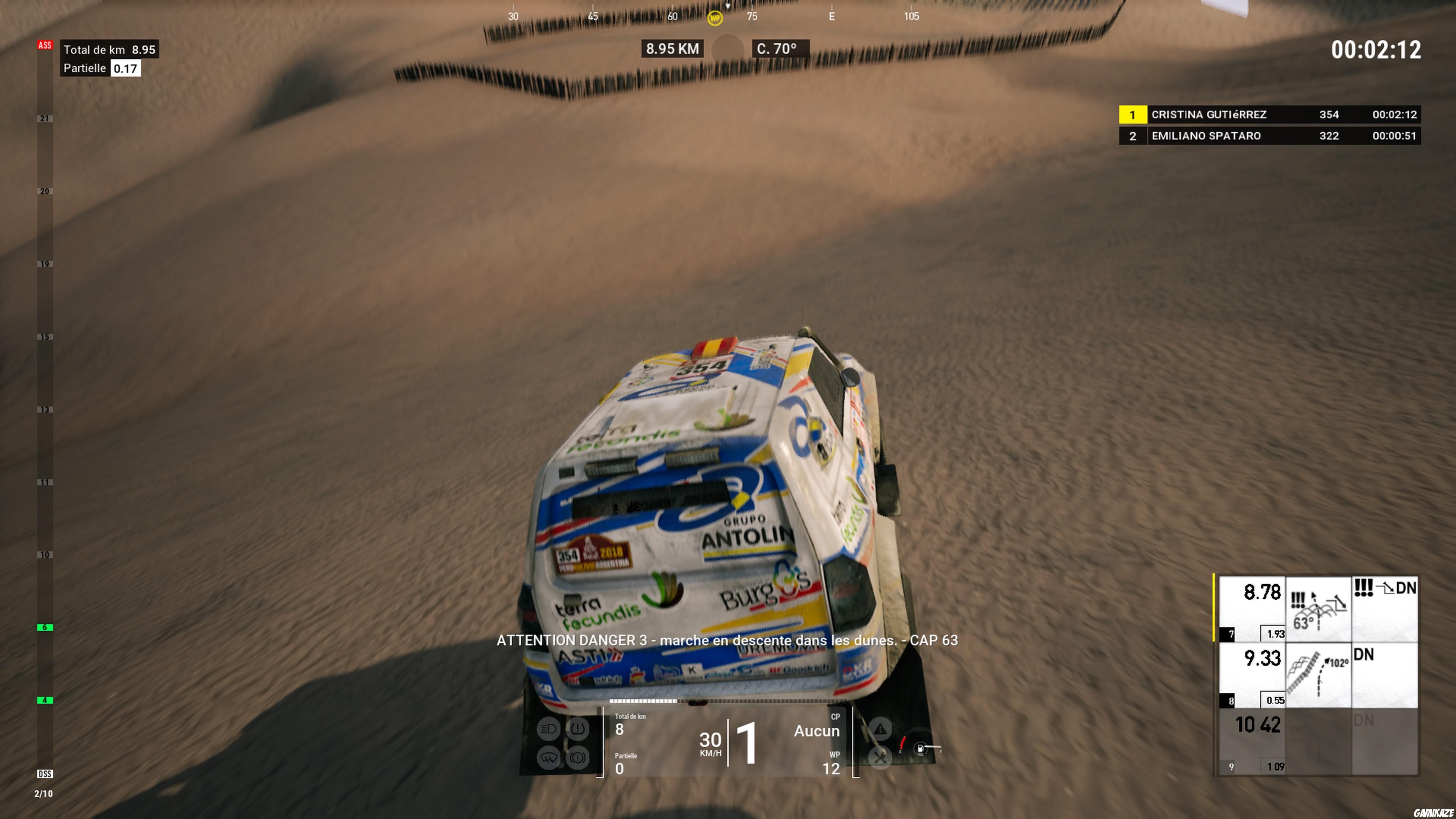Click the 8.95 KM distance label
Screen dimensions: 1456x819
(672, 49)
